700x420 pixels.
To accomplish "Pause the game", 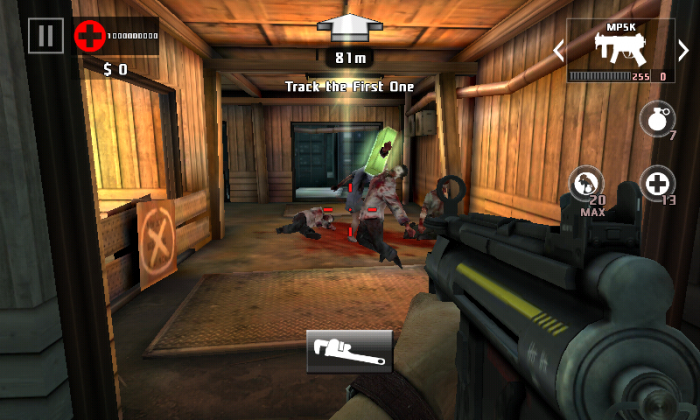I will [45, 37].
